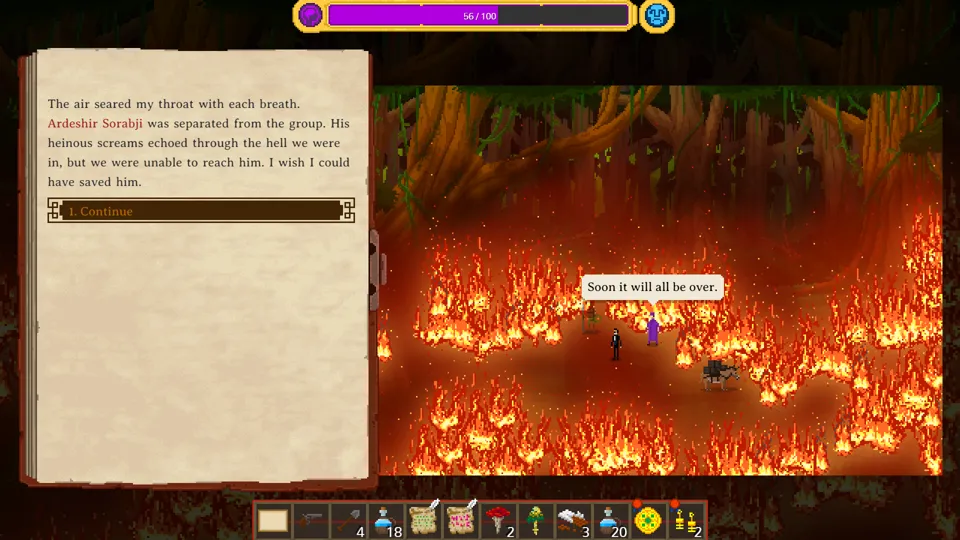
Task: Select the red mushroom item slot
Action: tap(499, 521)
